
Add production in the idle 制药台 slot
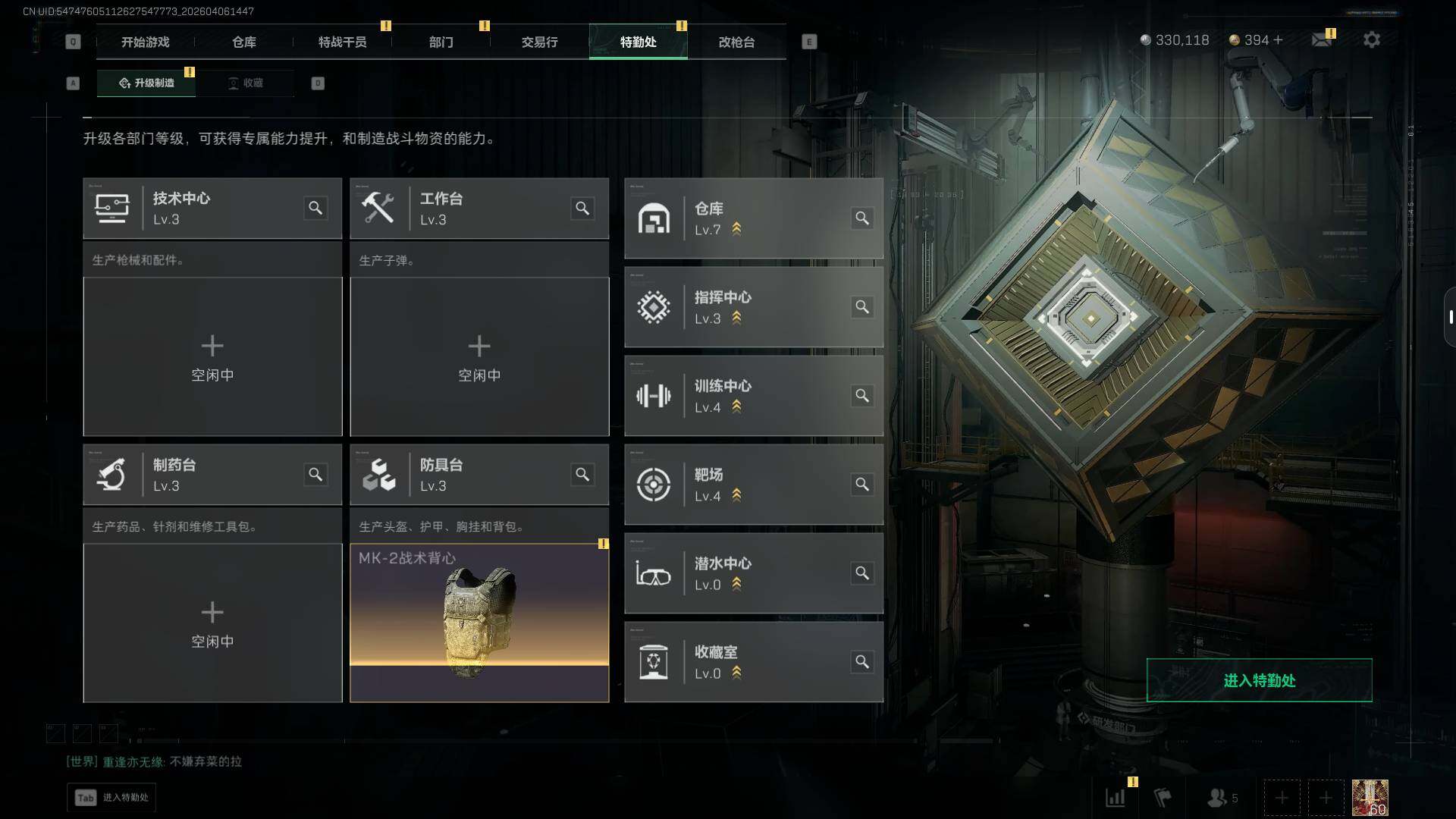point(212,623)
